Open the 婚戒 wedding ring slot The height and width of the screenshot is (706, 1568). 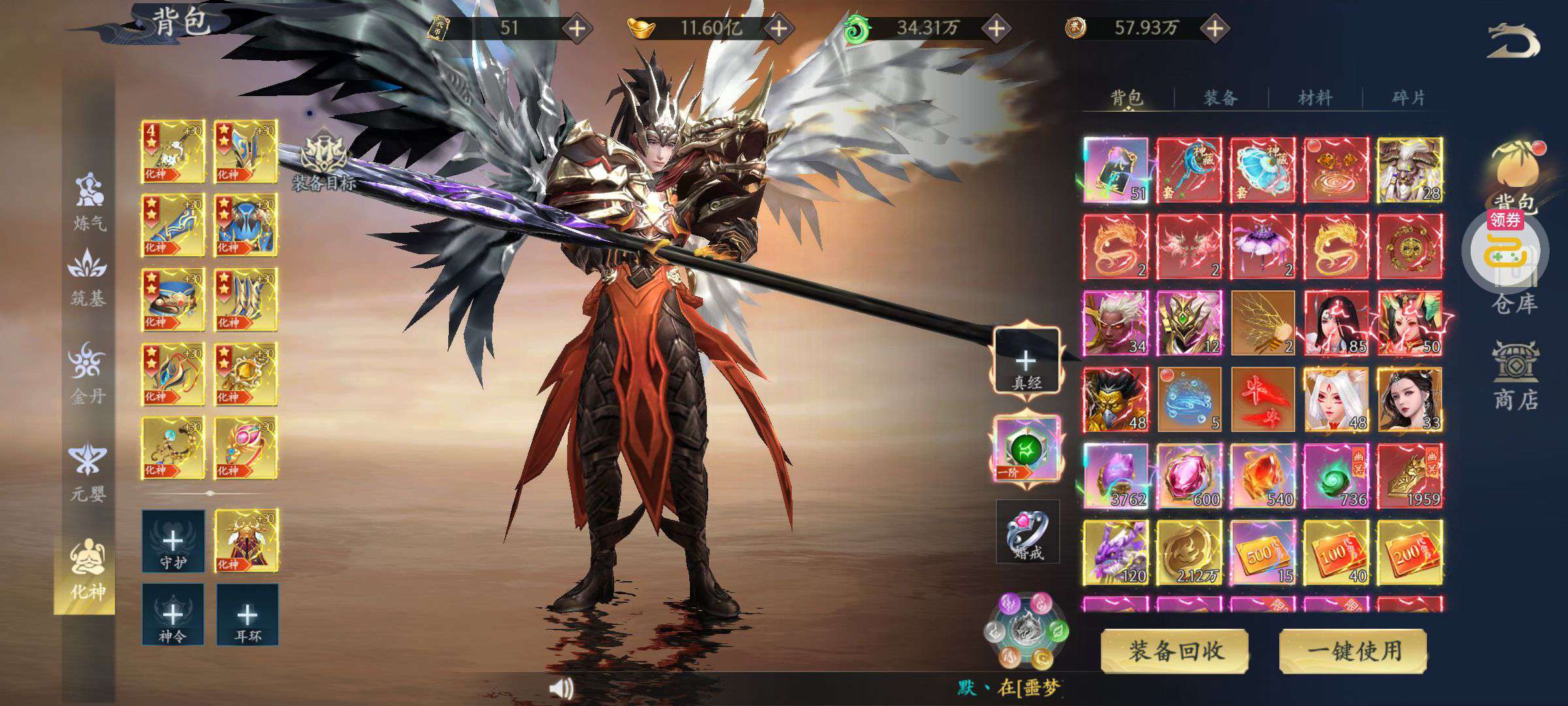(x=1027, y=531)
